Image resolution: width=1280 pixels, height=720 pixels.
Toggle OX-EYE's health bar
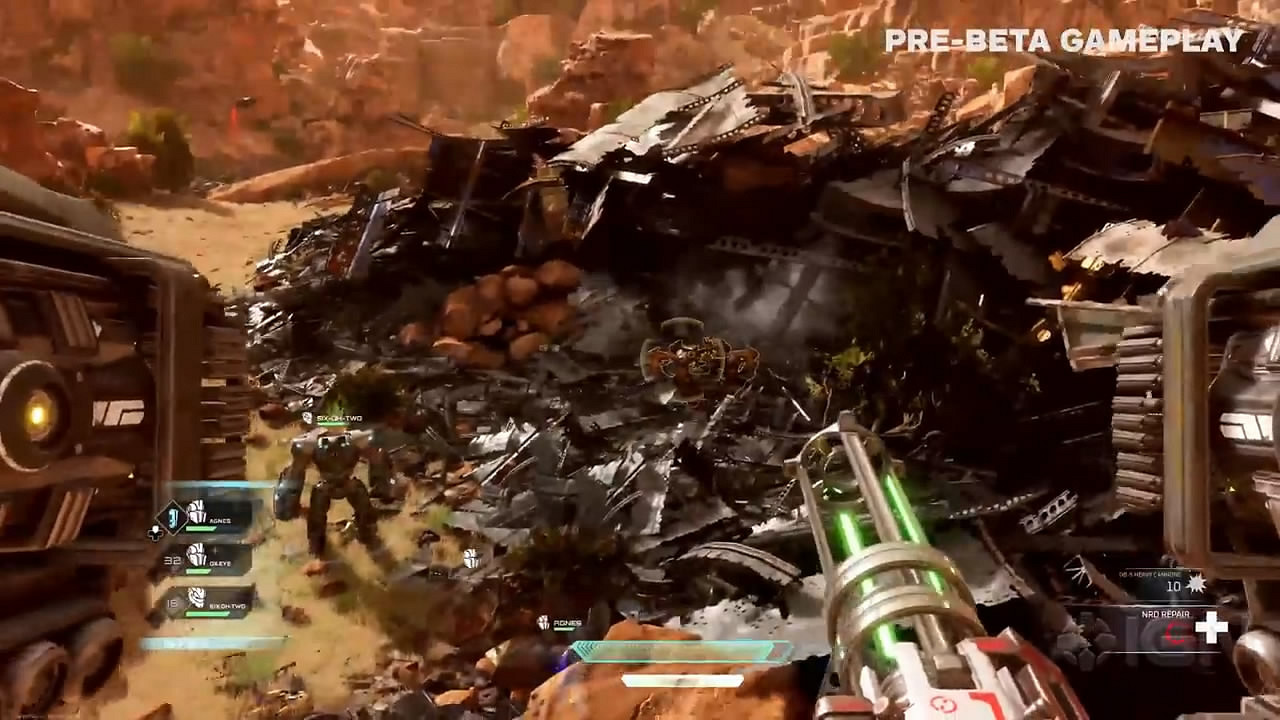197,570
